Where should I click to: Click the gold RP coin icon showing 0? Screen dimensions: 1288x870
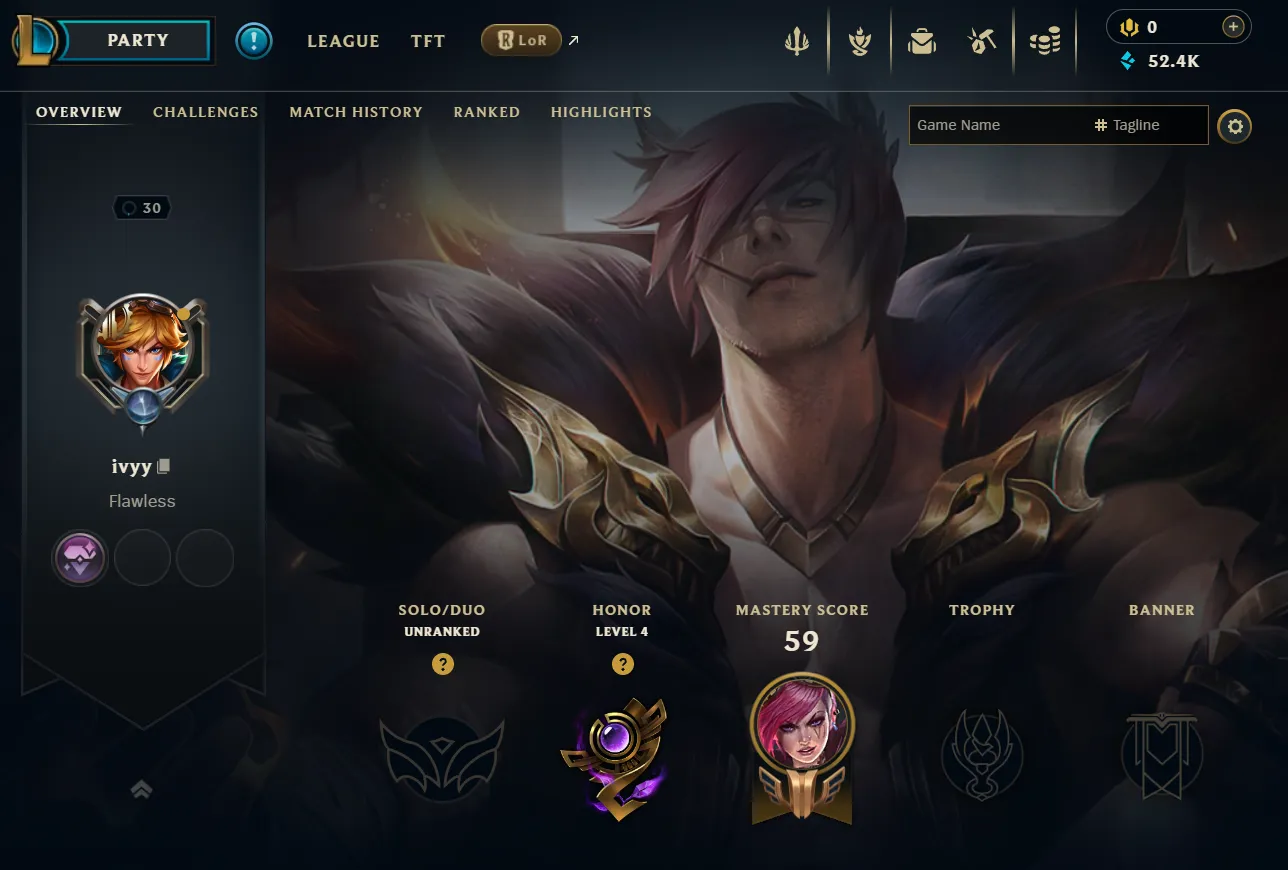[x=1130, y=27]
